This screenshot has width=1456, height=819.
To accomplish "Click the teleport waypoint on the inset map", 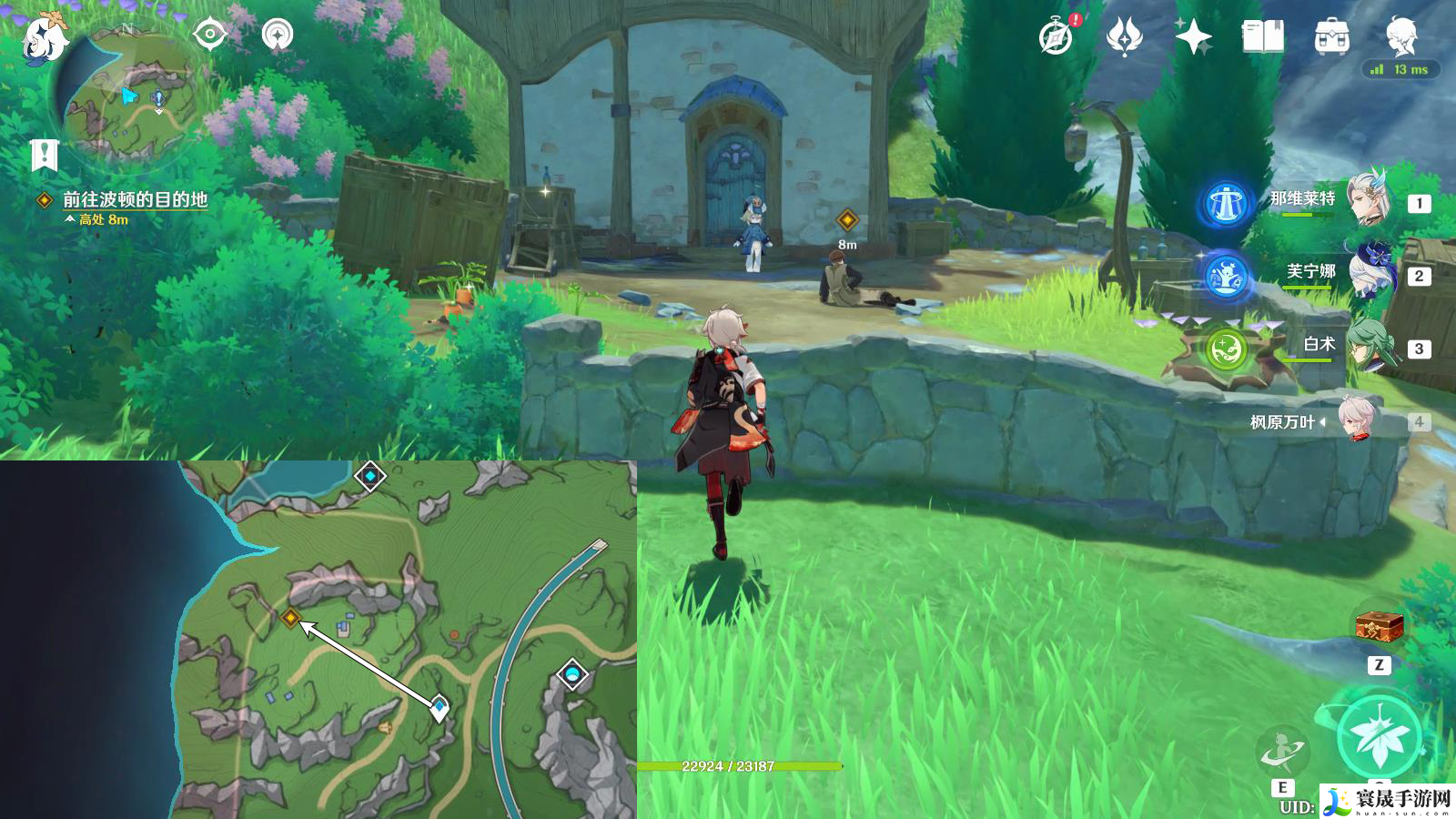I will click(x=370, y=476).
